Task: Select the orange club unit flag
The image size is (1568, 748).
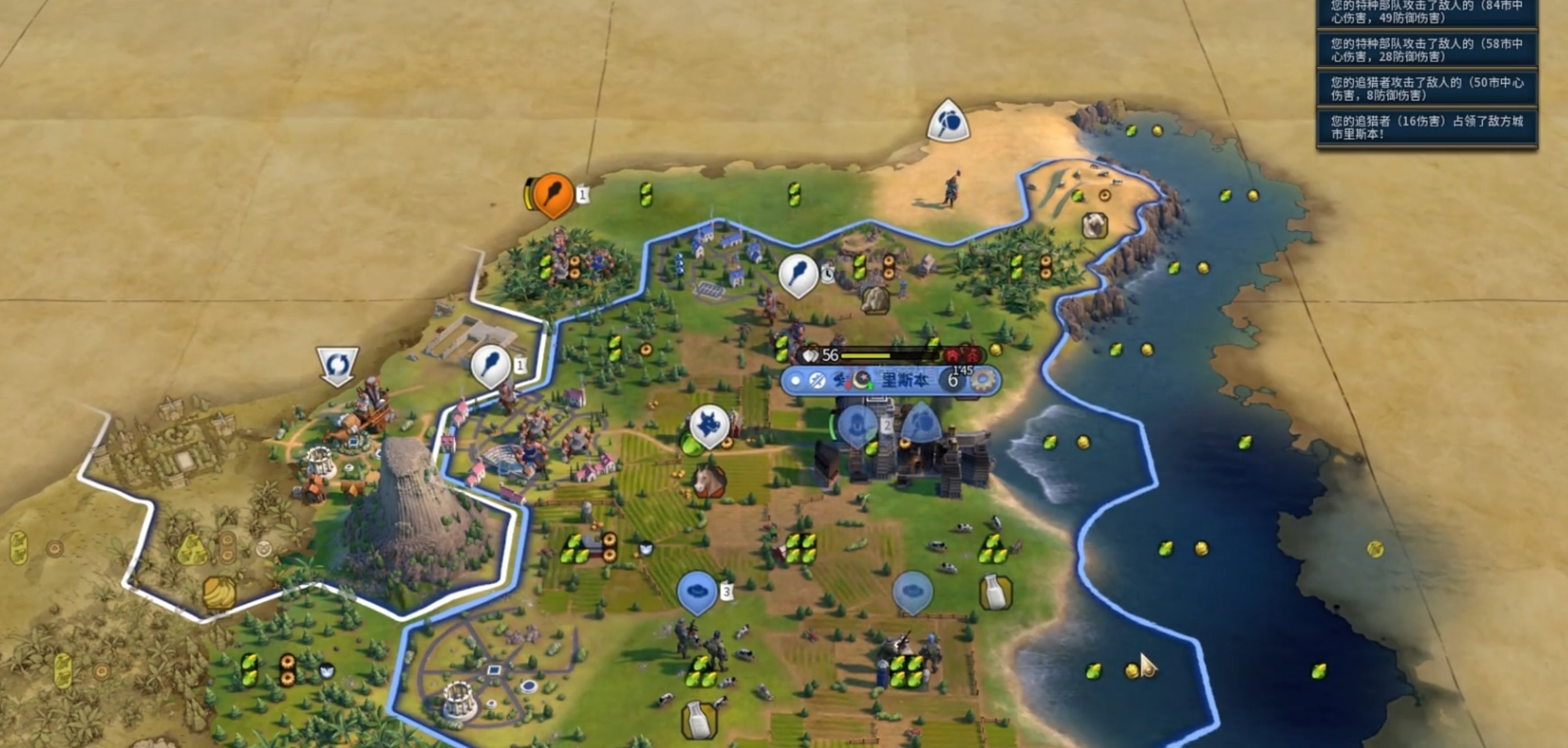Action: (552, 195)
